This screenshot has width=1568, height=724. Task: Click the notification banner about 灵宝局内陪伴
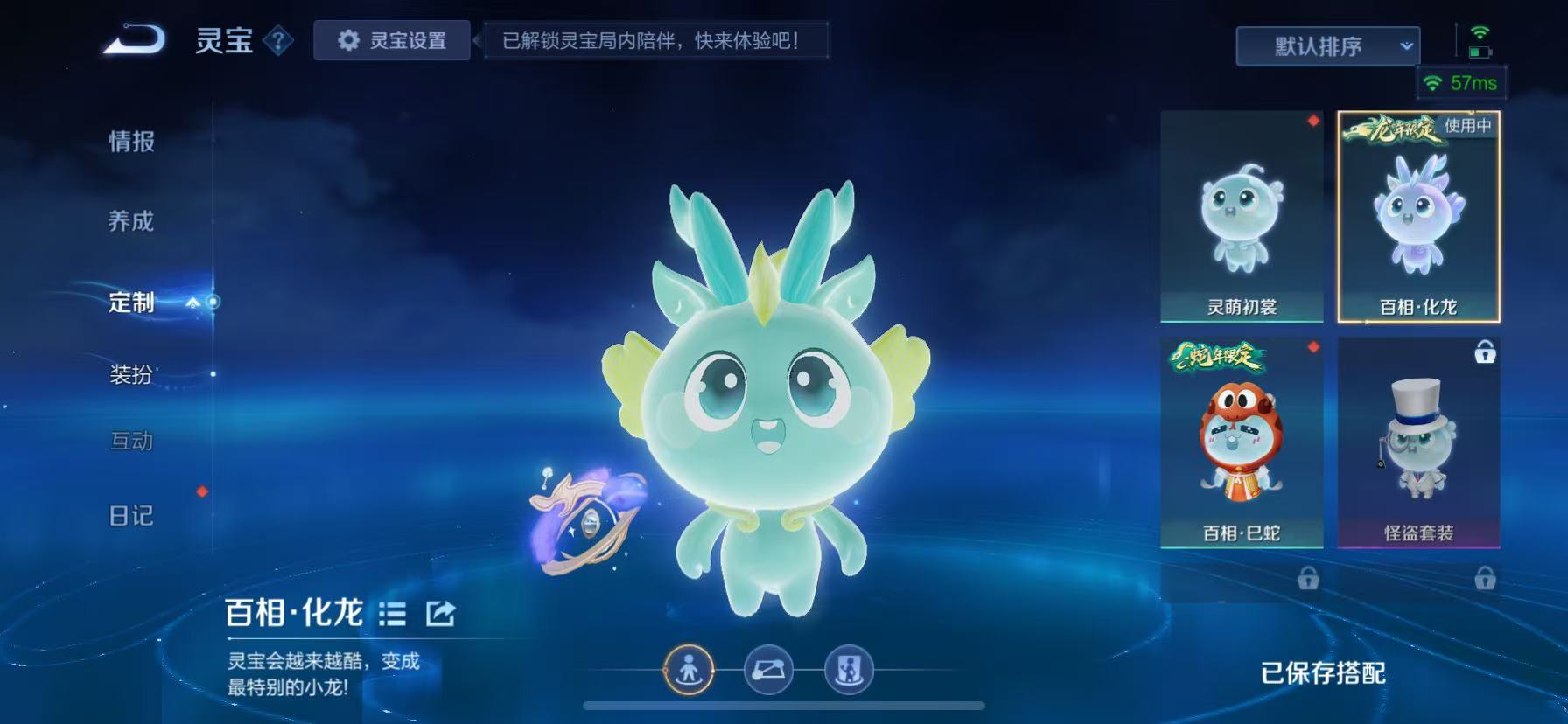coord(654,40)
